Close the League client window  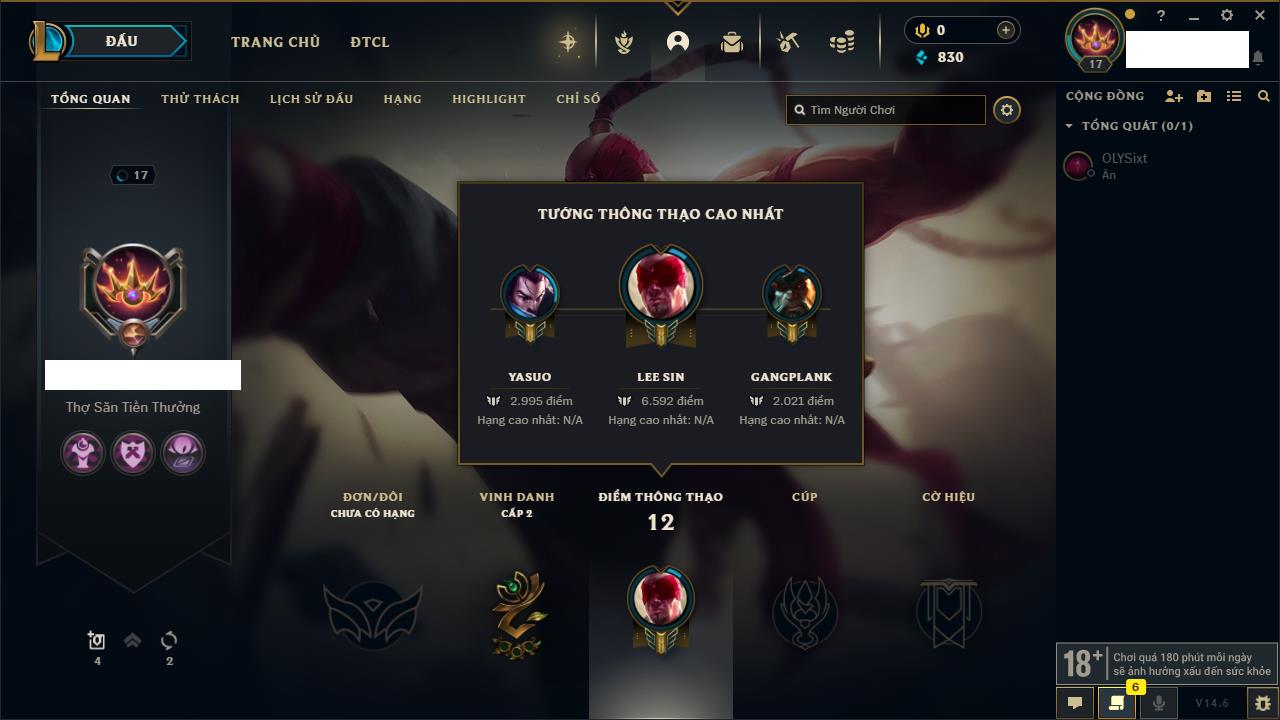(x=1260, y=16)
